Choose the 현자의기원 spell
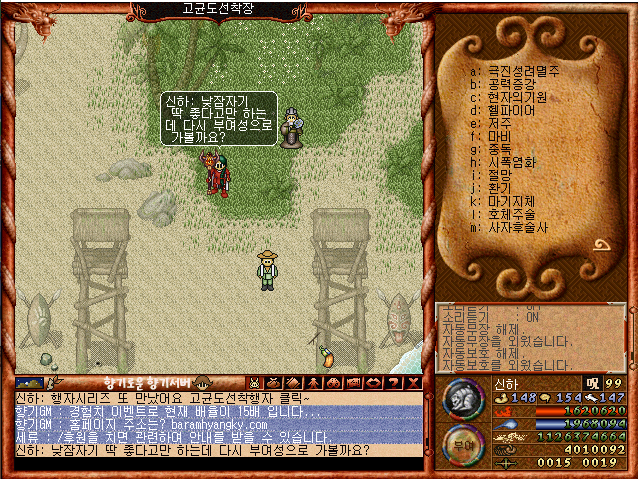Image resolution: width=638 pixels, height=479 pixels. [515, 98]
